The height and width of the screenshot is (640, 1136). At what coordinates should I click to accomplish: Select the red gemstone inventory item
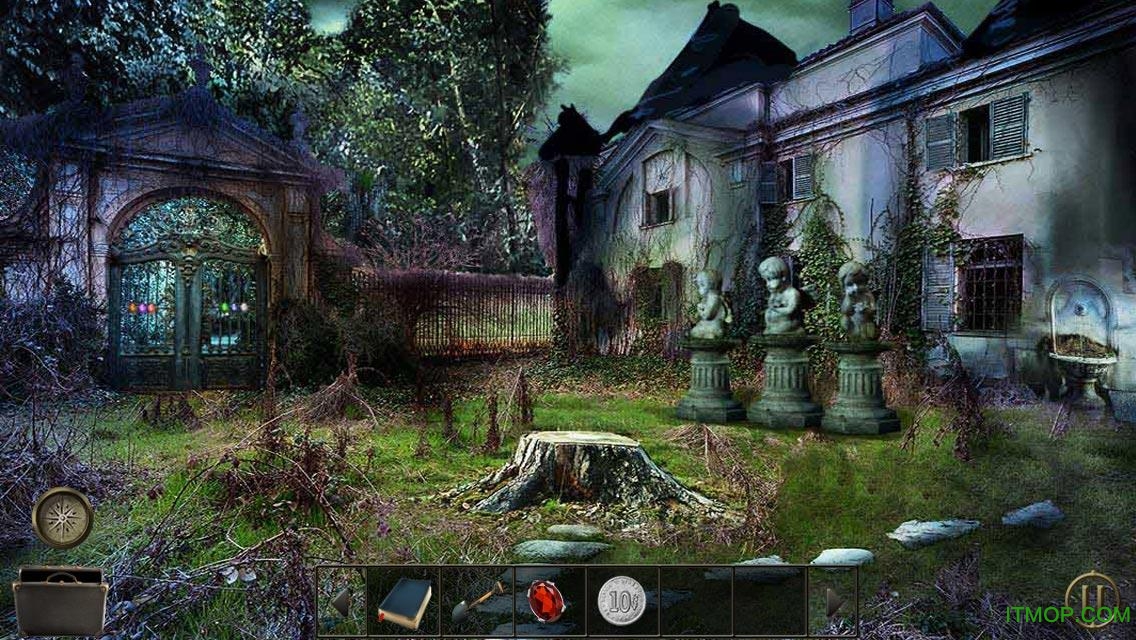click(546, 603)
